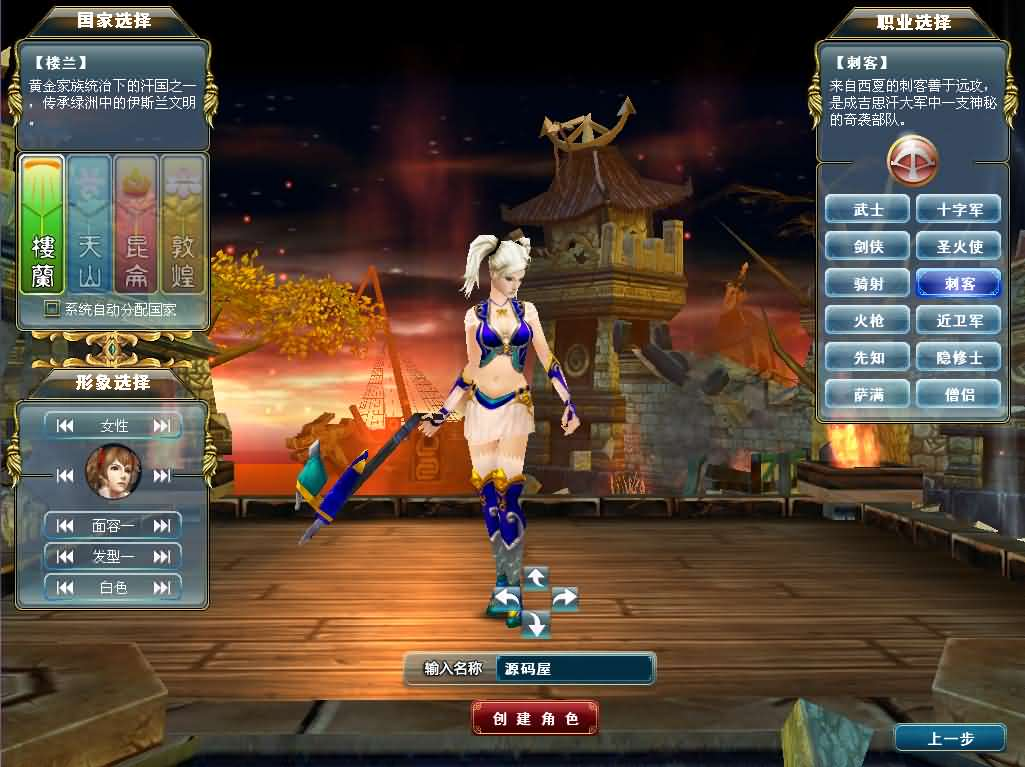Choose the 隐修士 class
Image resolution: width=1025 pixels, height=767 pixels.
pyautogui.click(x=959, y=357)
